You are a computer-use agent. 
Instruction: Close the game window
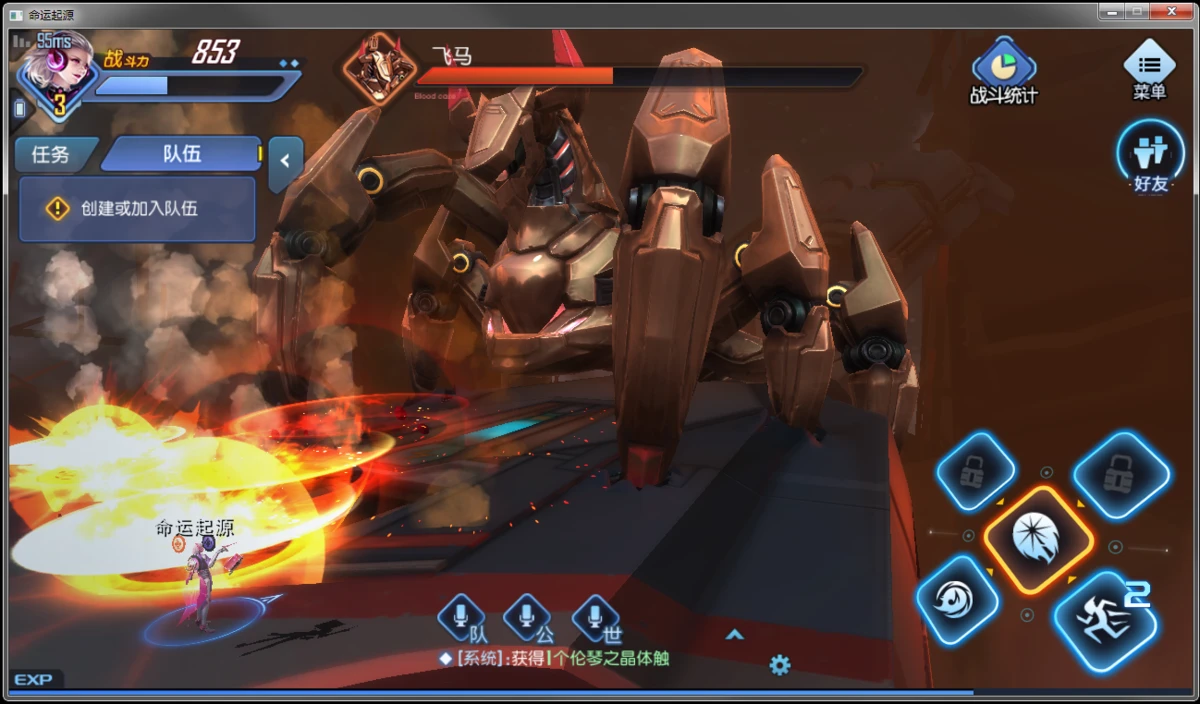(1172, 12)
